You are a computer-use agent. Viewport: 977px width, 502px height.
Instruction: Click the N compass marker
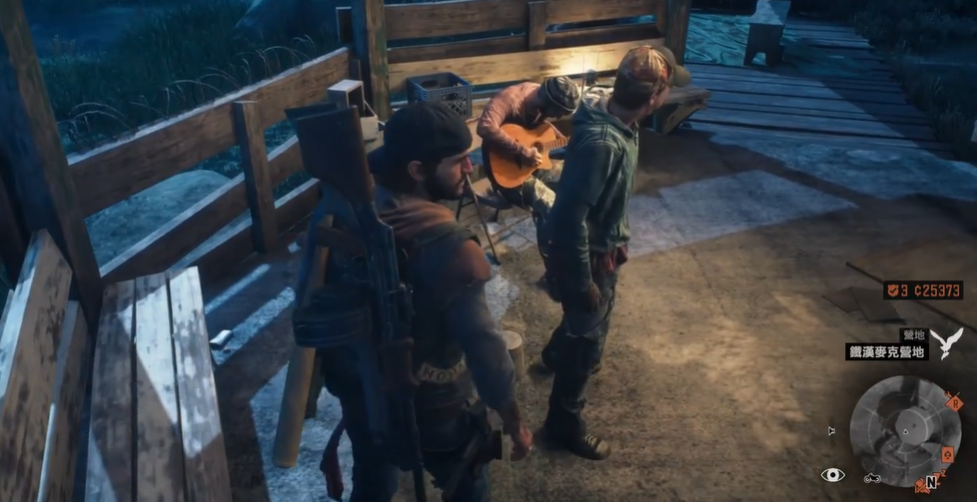[x=931, y=481]
